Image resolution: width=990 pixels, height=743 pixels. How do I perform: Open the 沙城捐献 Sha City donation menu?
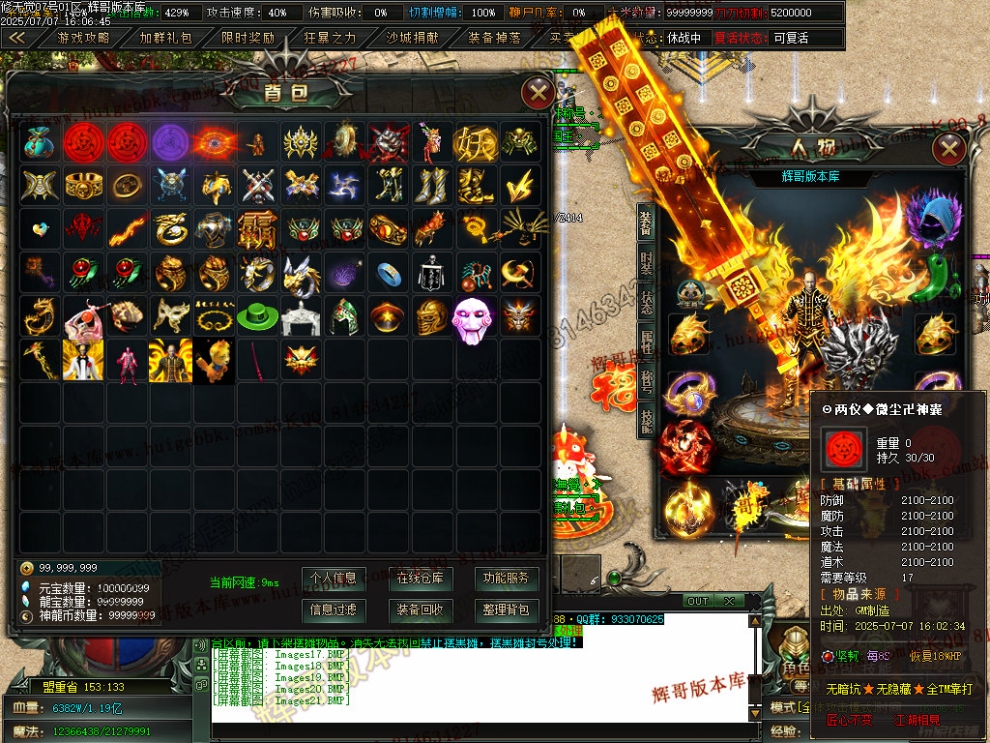tap(412, 38)
